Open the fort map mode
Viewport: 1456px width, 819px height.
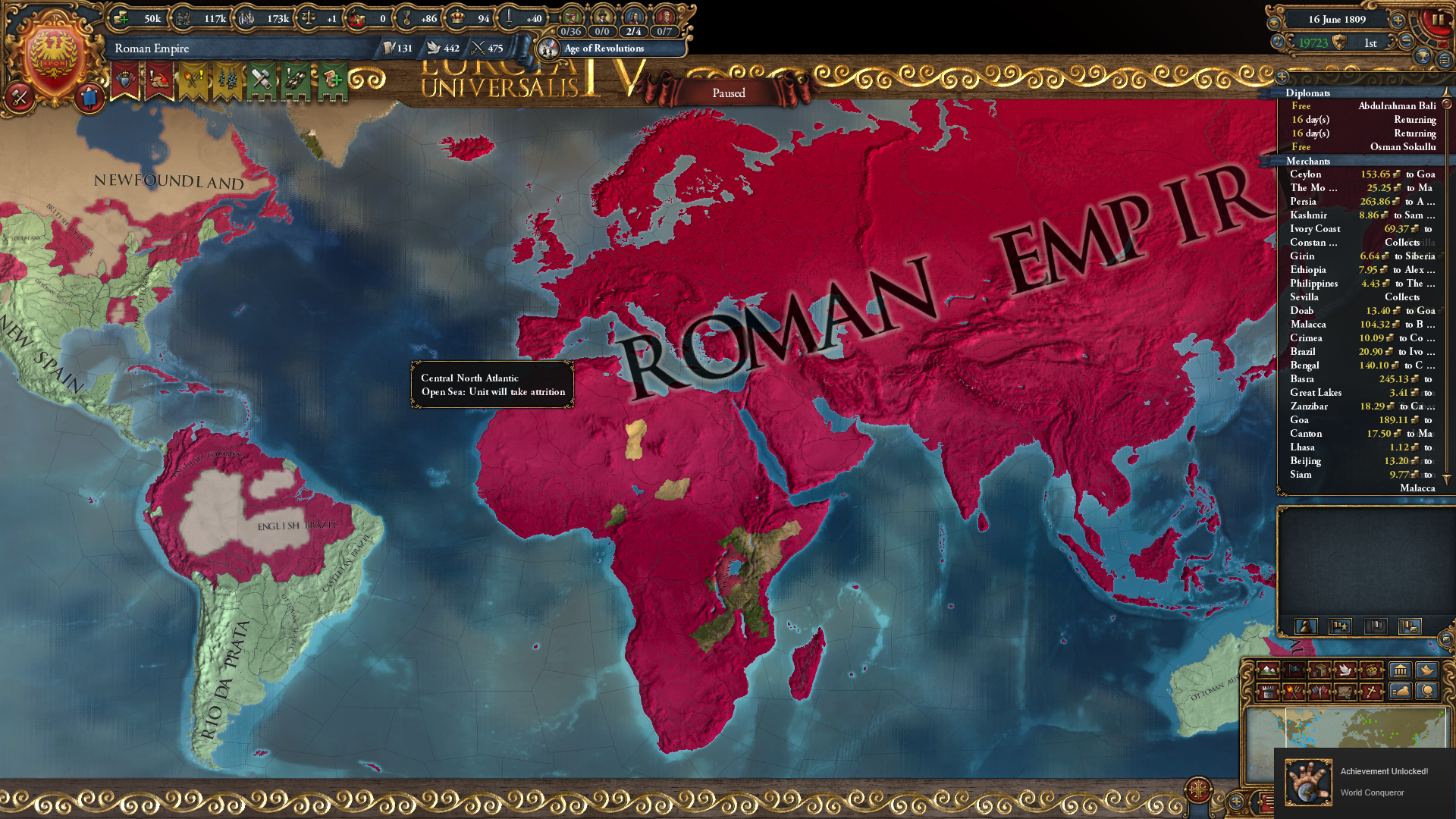[1268, 692]
